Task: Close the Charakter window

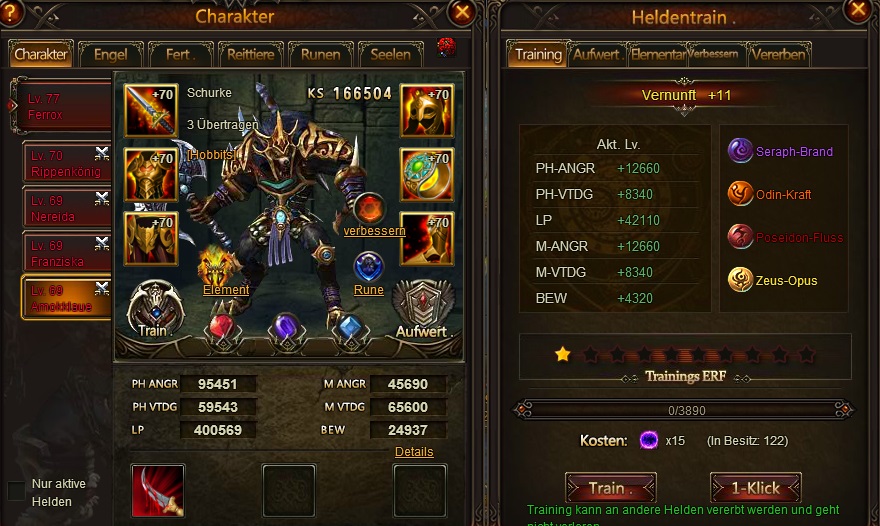Action: tap(462, 12)
